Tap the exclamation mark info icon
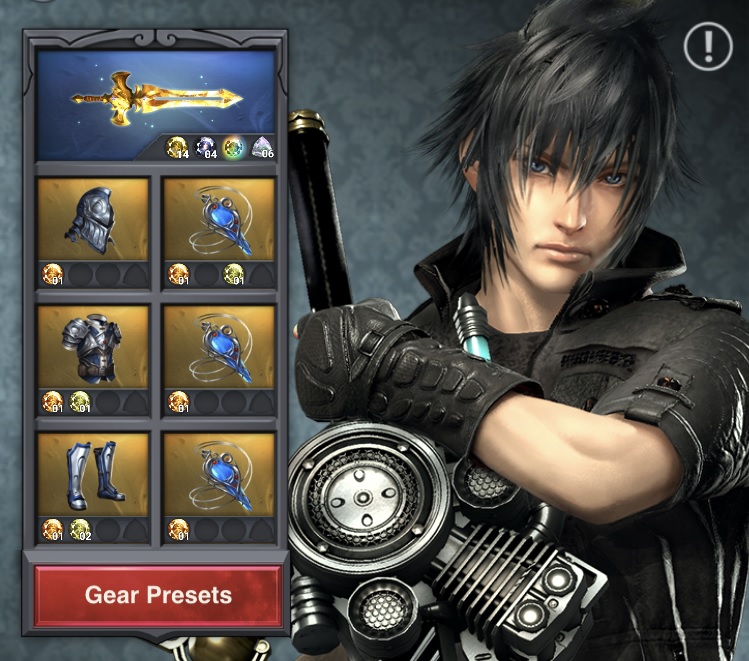This screenshot has height=661, width=749. (x=709, y=47)
